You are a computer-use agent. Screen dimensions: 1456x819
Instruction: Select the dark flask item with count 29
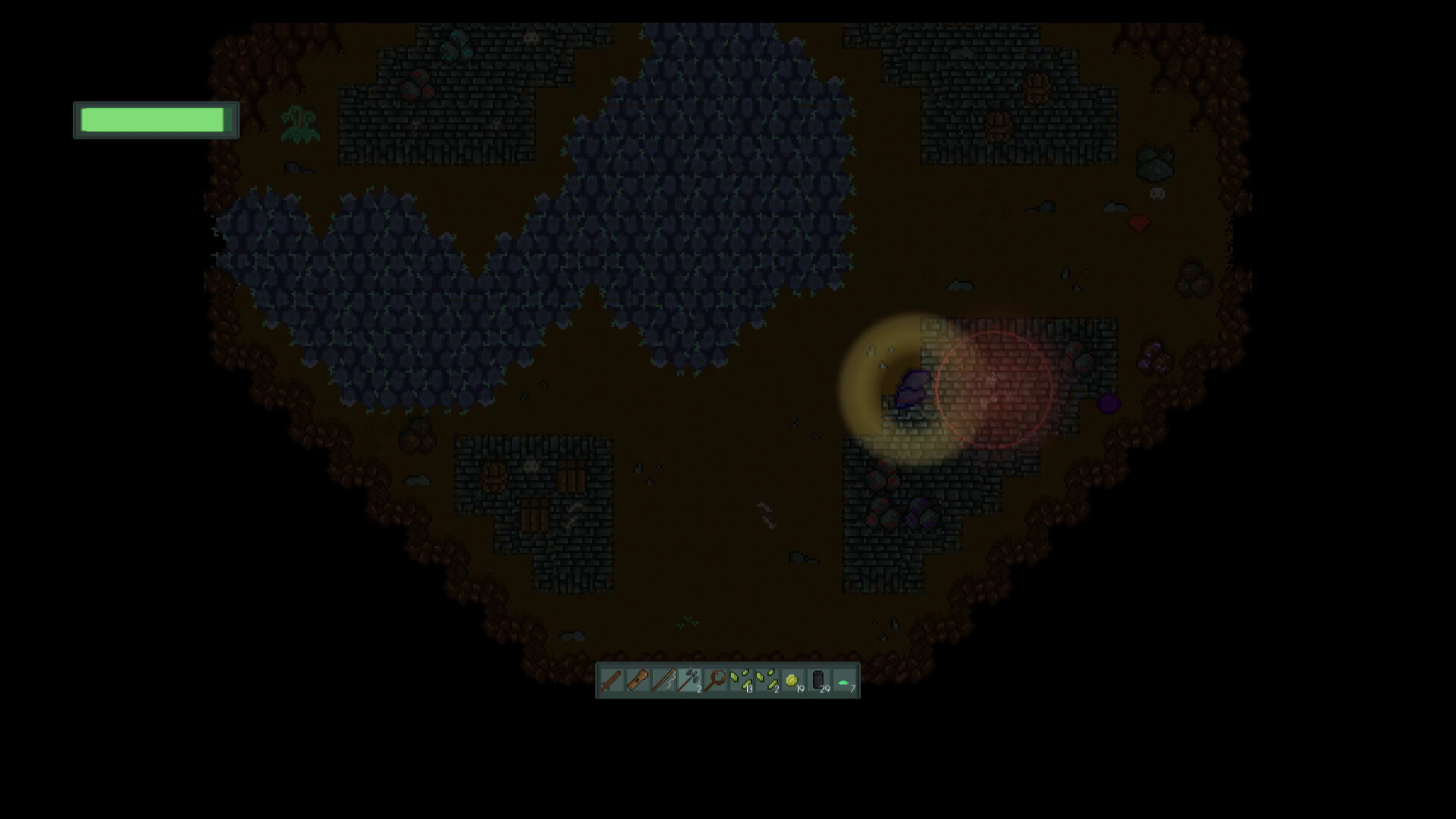click(818, 681)
